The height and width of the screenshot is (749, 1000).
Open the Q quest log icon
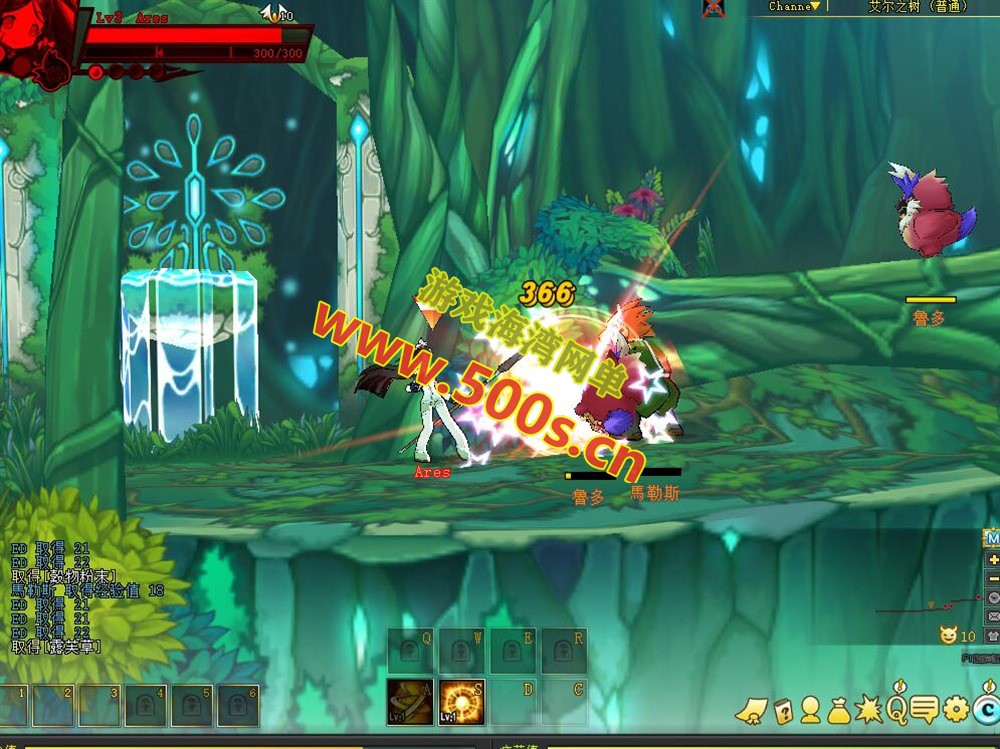click(x=896, y=709)
